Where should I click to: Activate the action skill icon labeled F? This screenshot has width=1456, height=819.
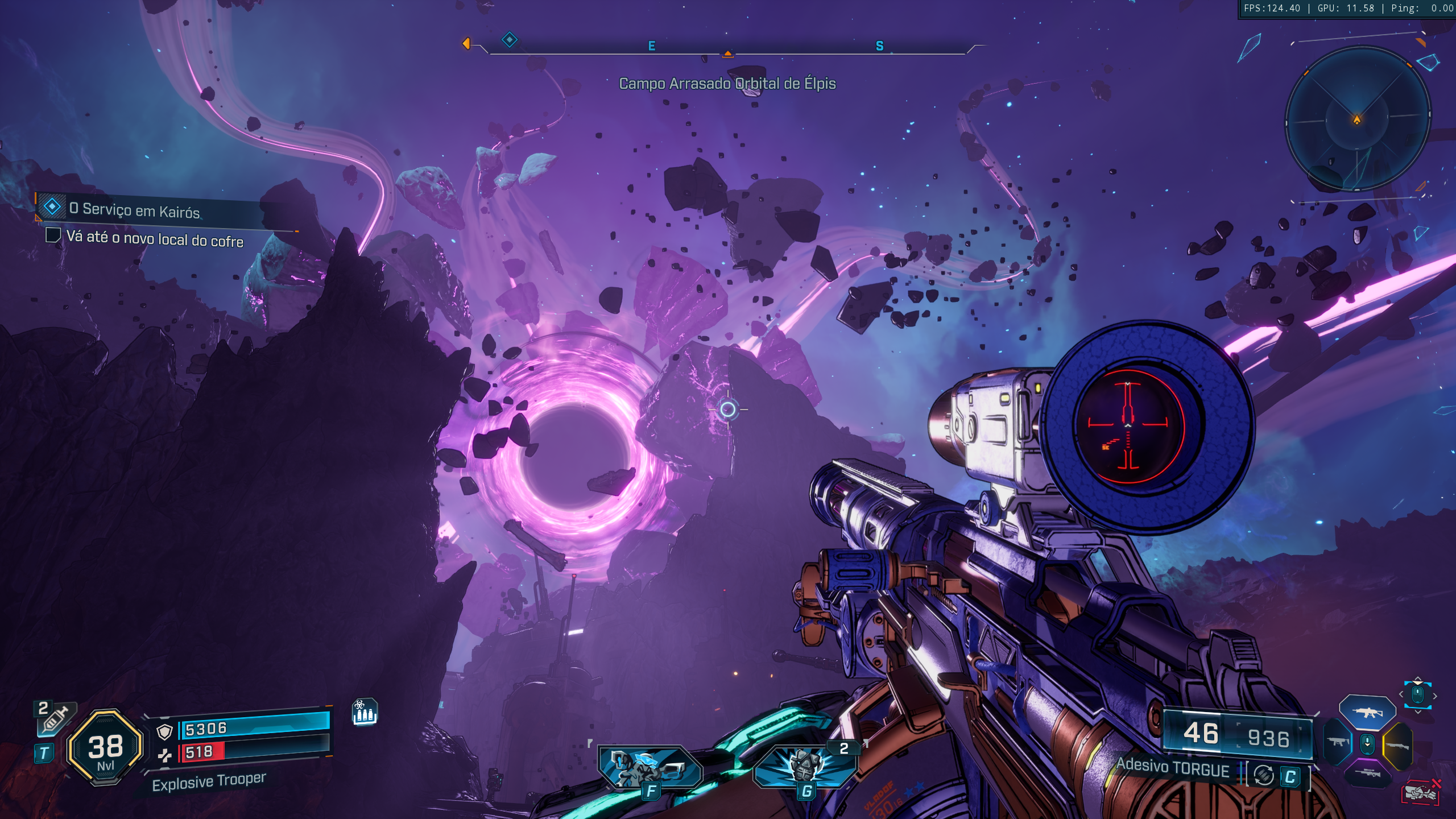650,768
